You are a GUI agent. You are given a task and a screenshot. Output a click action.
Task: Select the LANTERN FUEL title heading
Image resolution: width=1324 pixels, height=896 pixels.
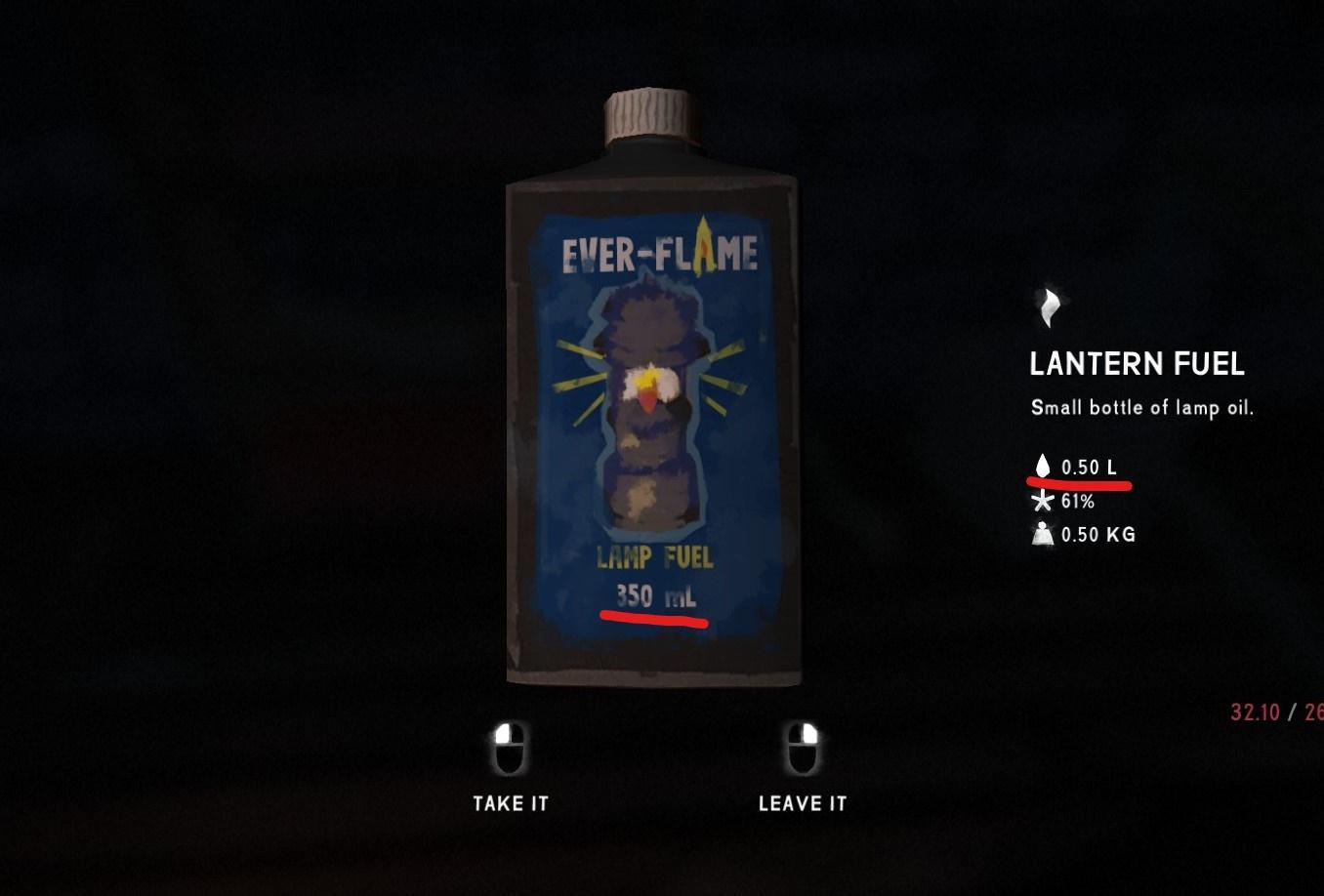pos(1138,364)
